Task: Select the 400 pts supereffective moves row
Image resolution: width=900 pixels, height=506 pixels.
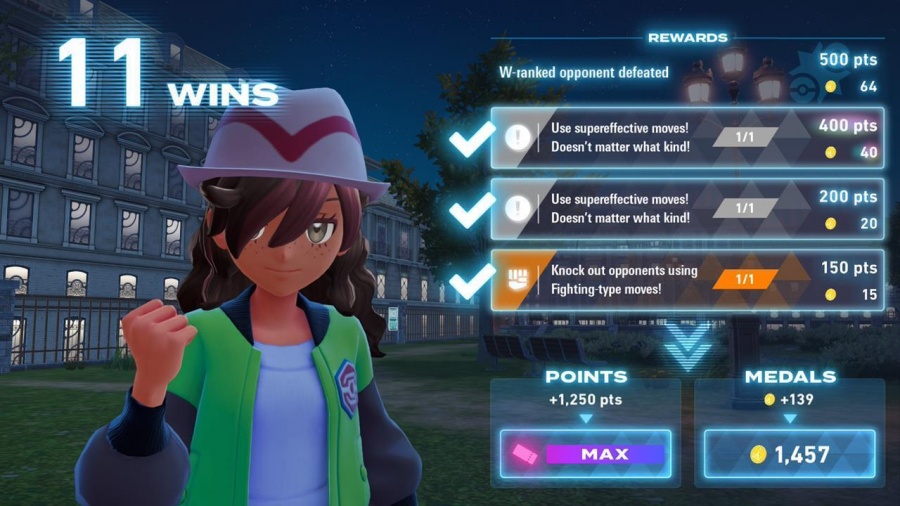Action: pos(688,138)
